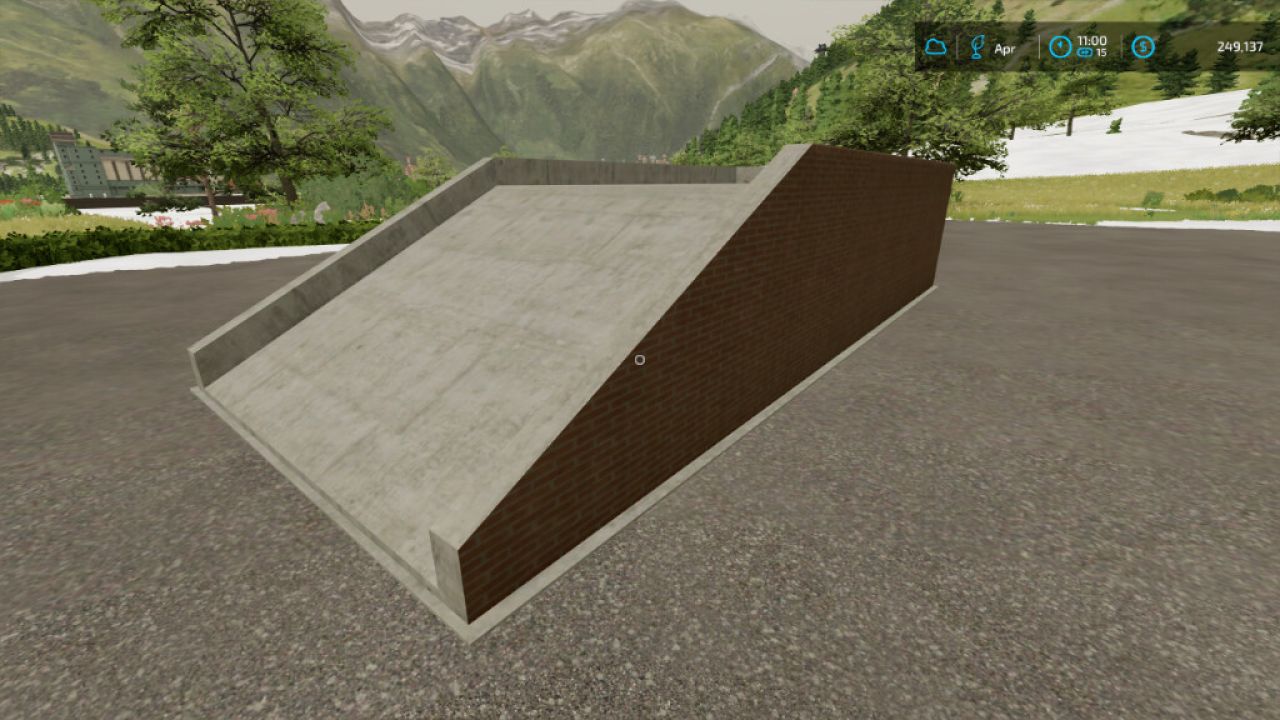
Task: Click the clock face icon in the HUD
Action: [1060, 46]
